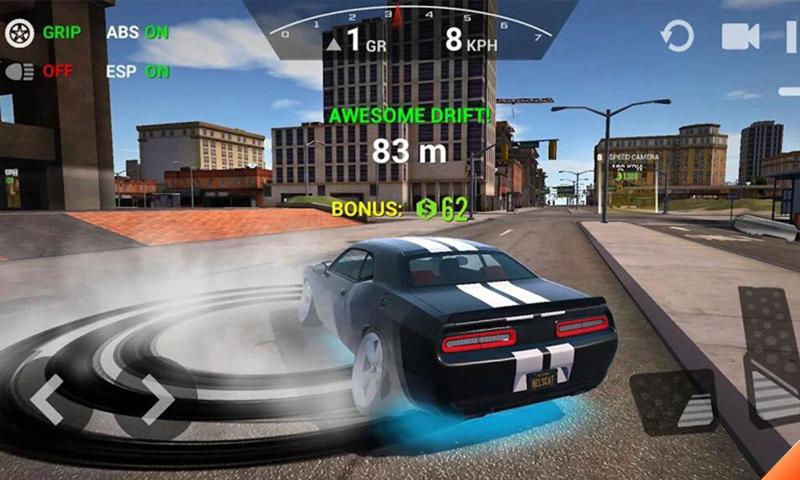This screenshot has width=800, height=480.
Task: Change camera view with the camera icon
Action: coord(741,37)
